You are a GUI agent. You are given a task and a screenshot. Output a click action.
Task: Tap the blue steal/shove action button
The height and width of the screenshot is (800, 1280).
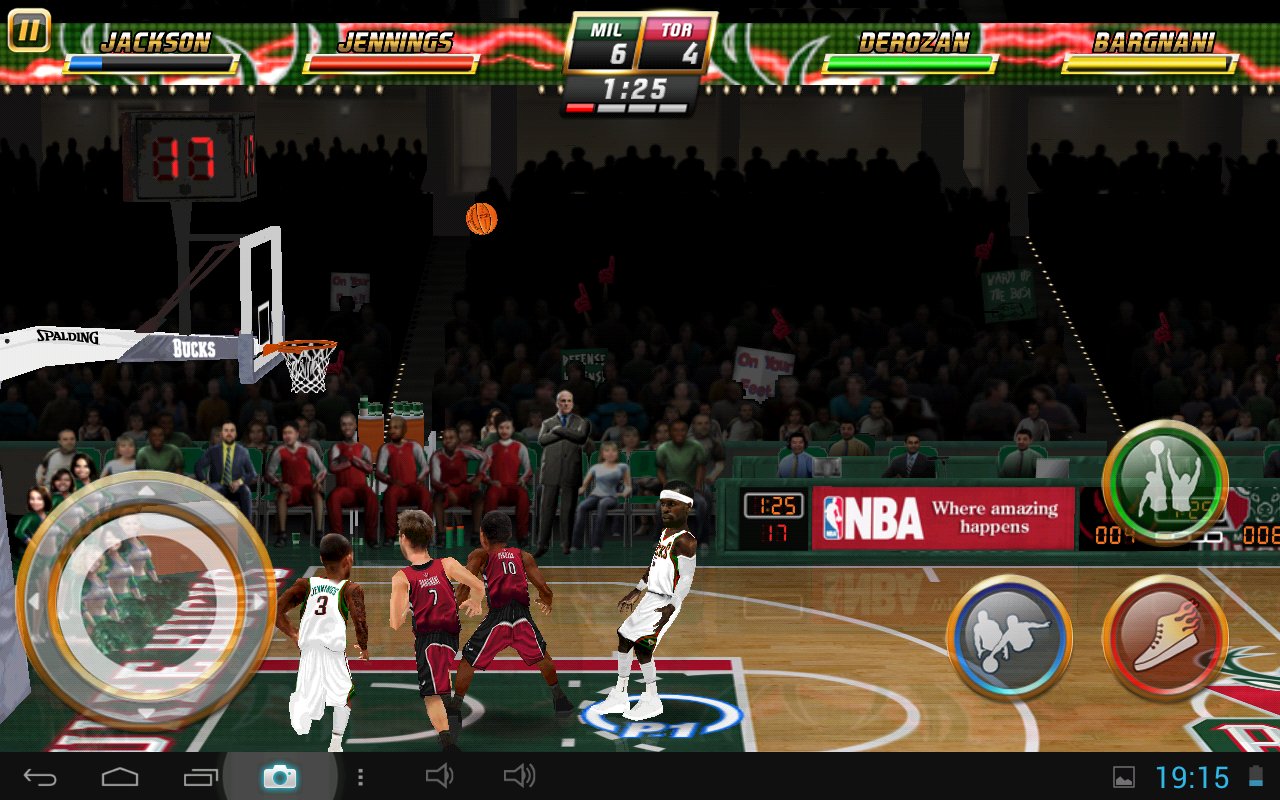1009,637
